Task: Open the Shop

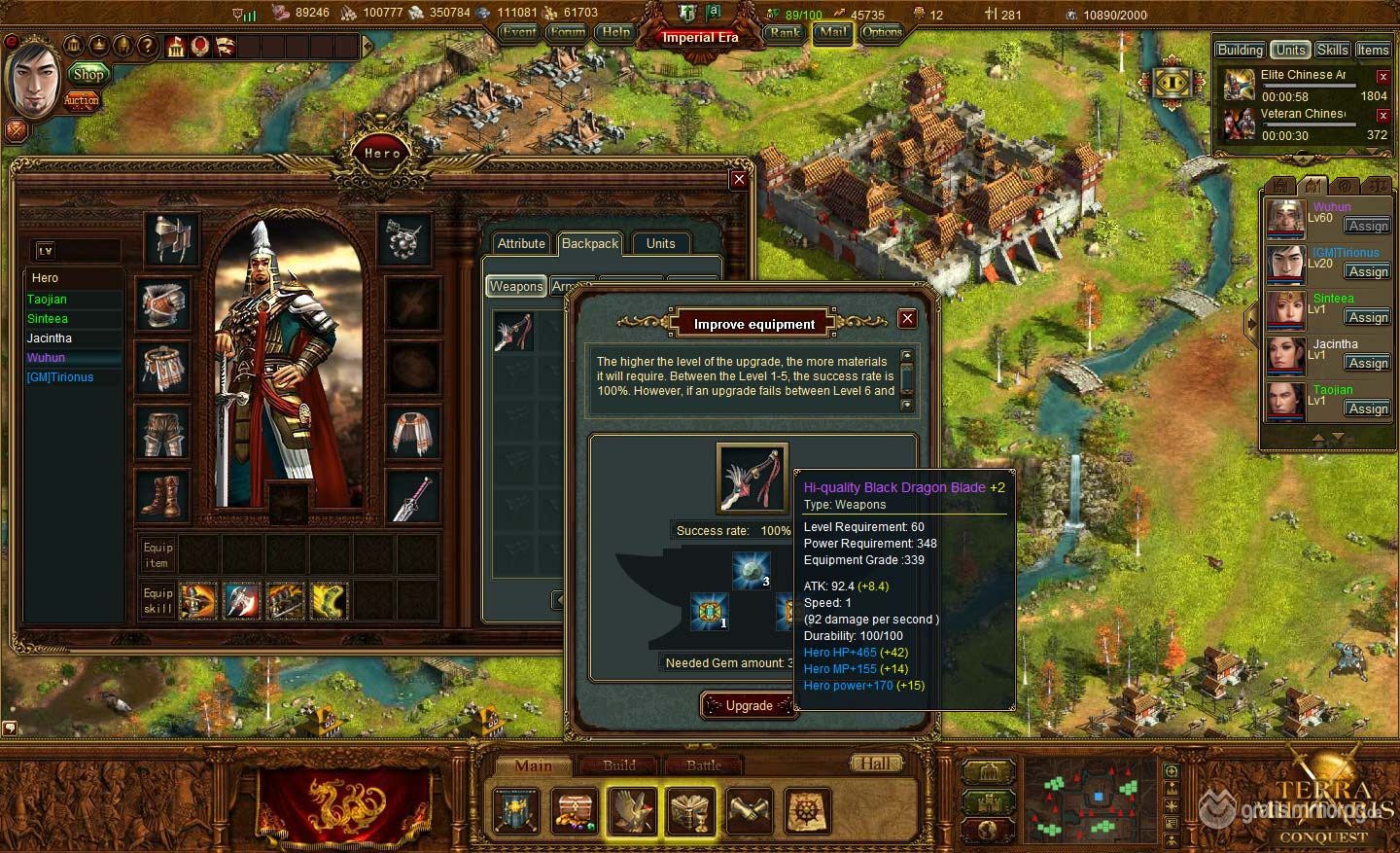Action: pos(88,74)
